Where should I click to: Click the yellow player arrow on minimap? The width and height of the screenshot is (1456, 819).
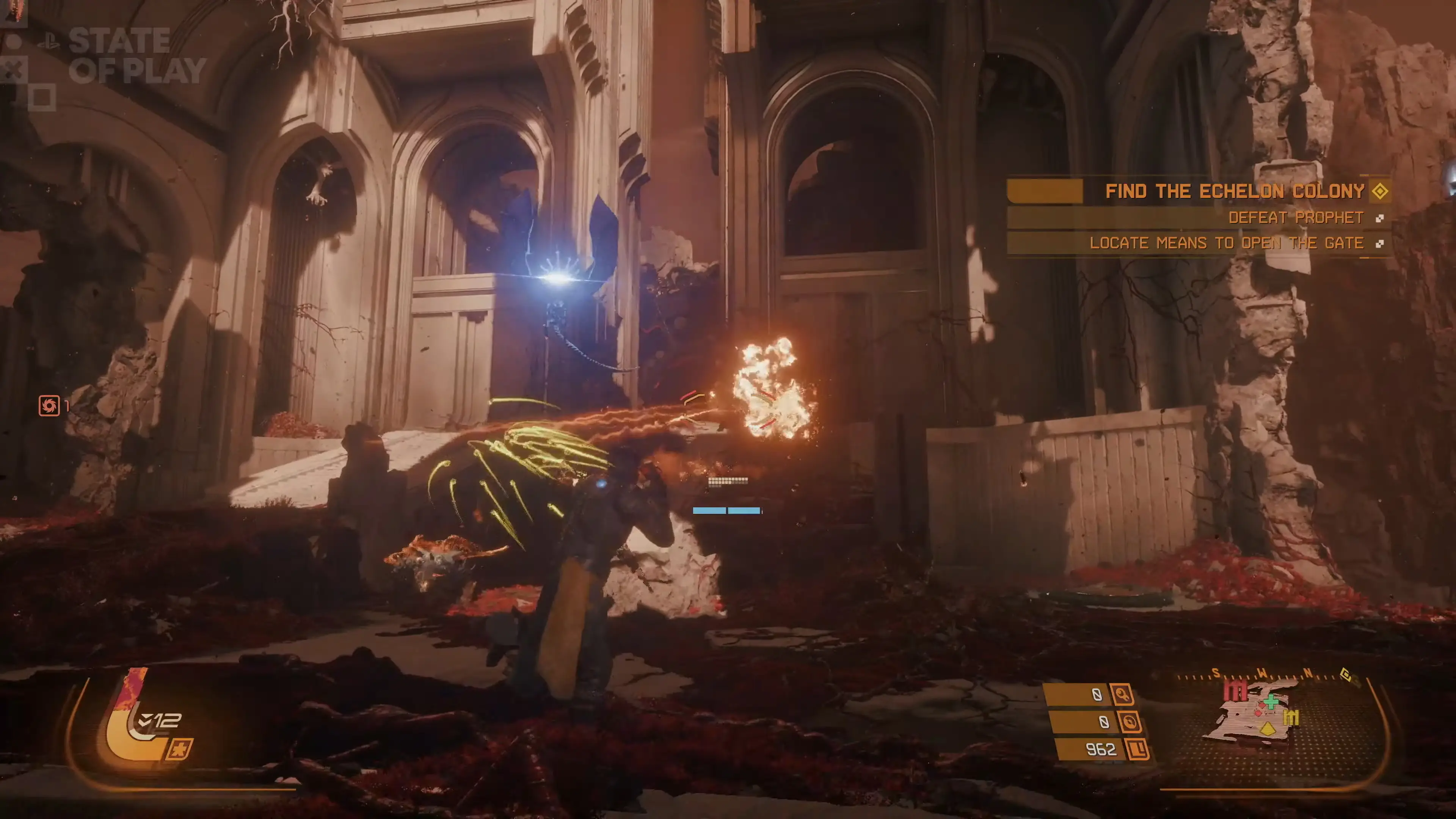click(1268, 728)
